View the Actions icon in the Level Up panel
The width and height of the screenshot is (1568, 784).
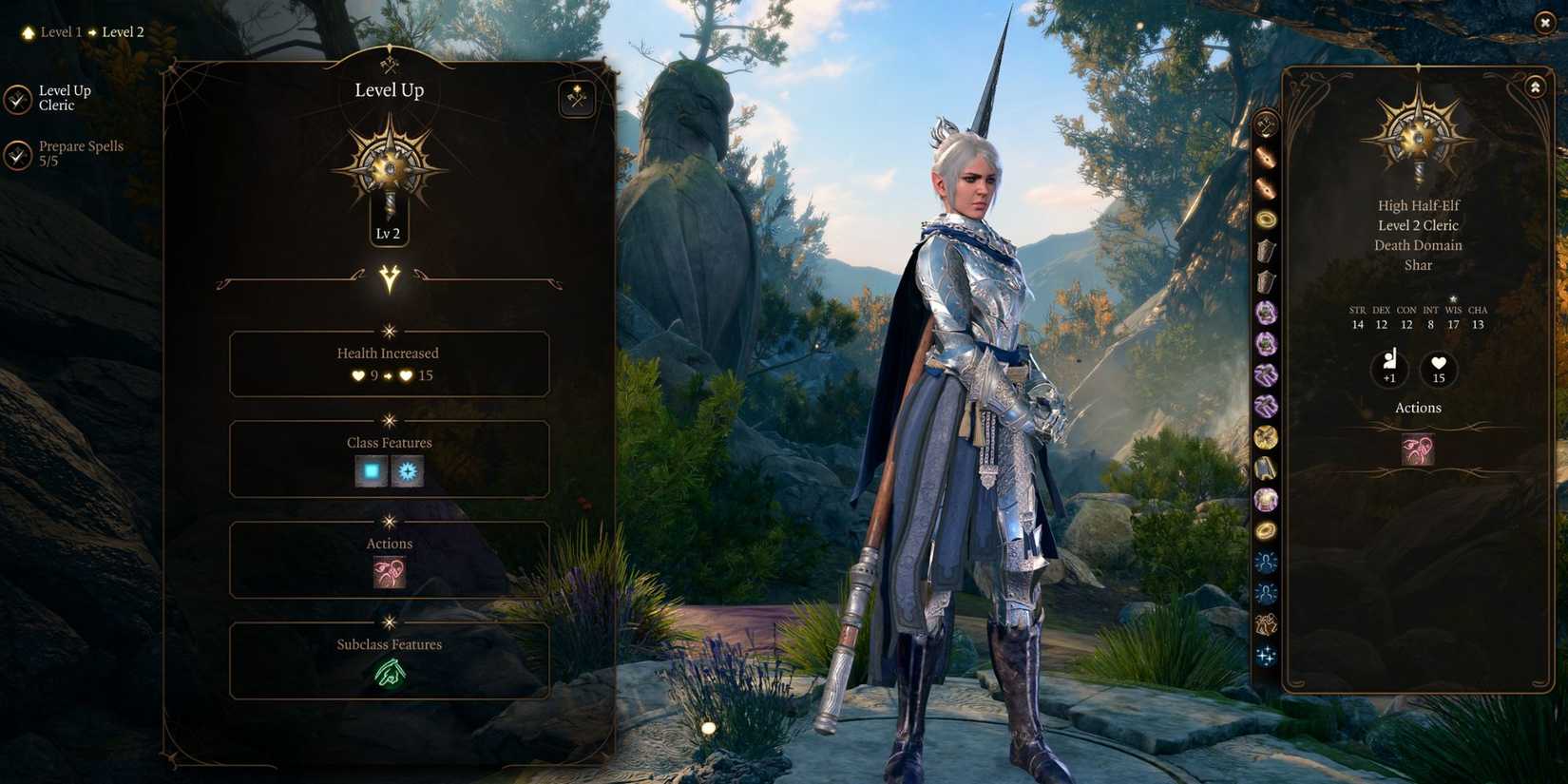click(389, 572)
